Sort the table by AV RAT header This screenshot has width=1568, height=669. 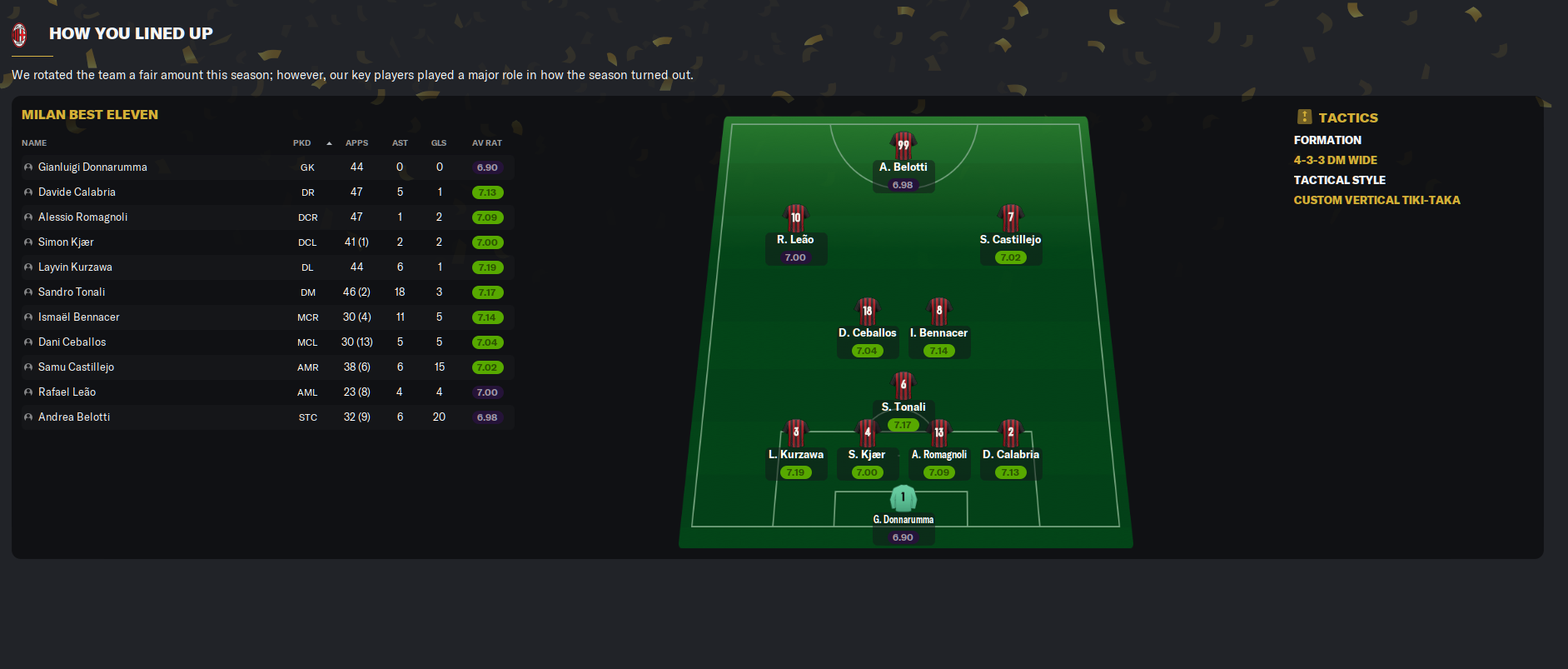coord(487,143)
